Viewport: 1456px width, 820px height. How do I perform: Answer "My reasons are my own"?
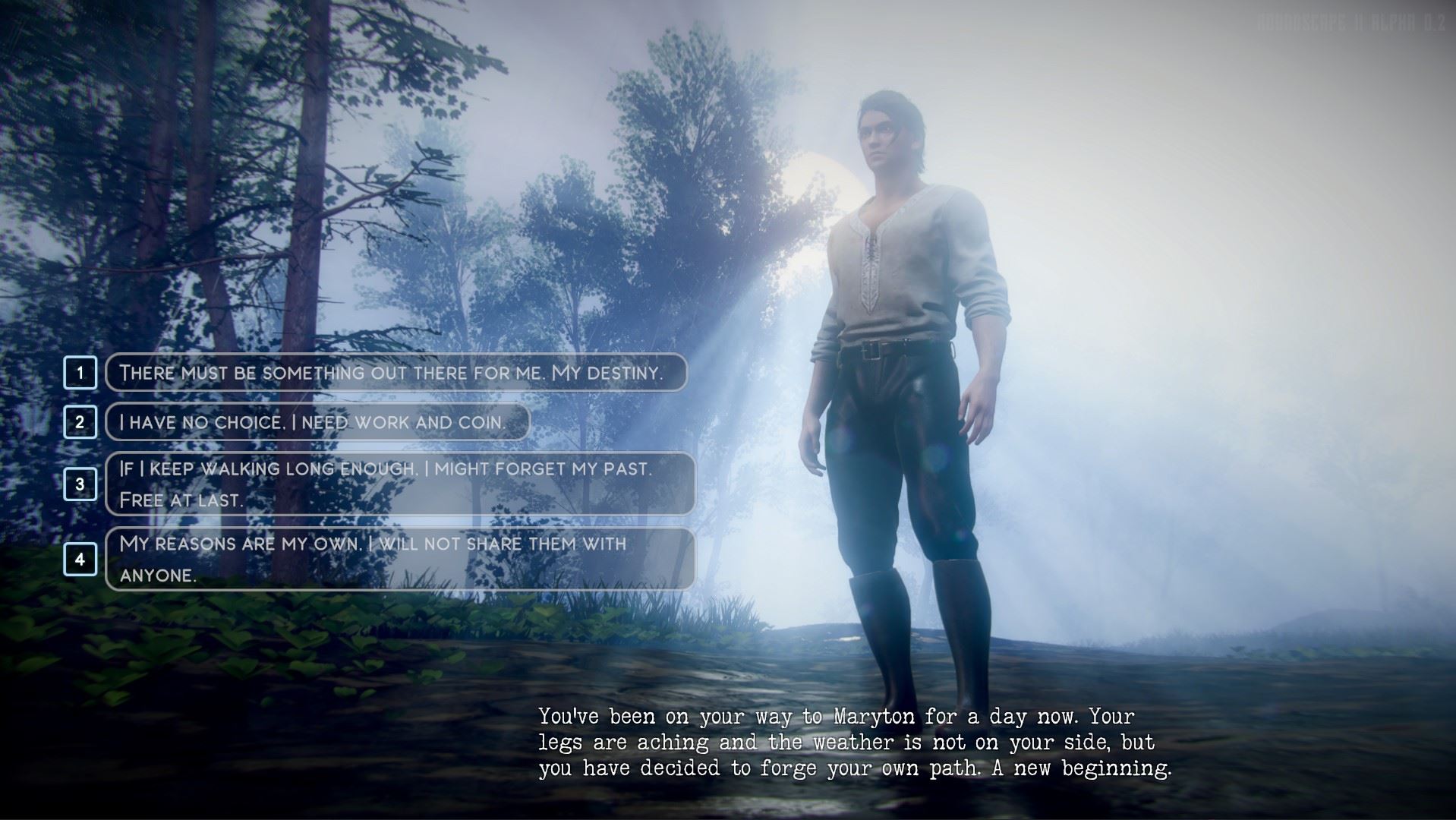coord(399,560)
